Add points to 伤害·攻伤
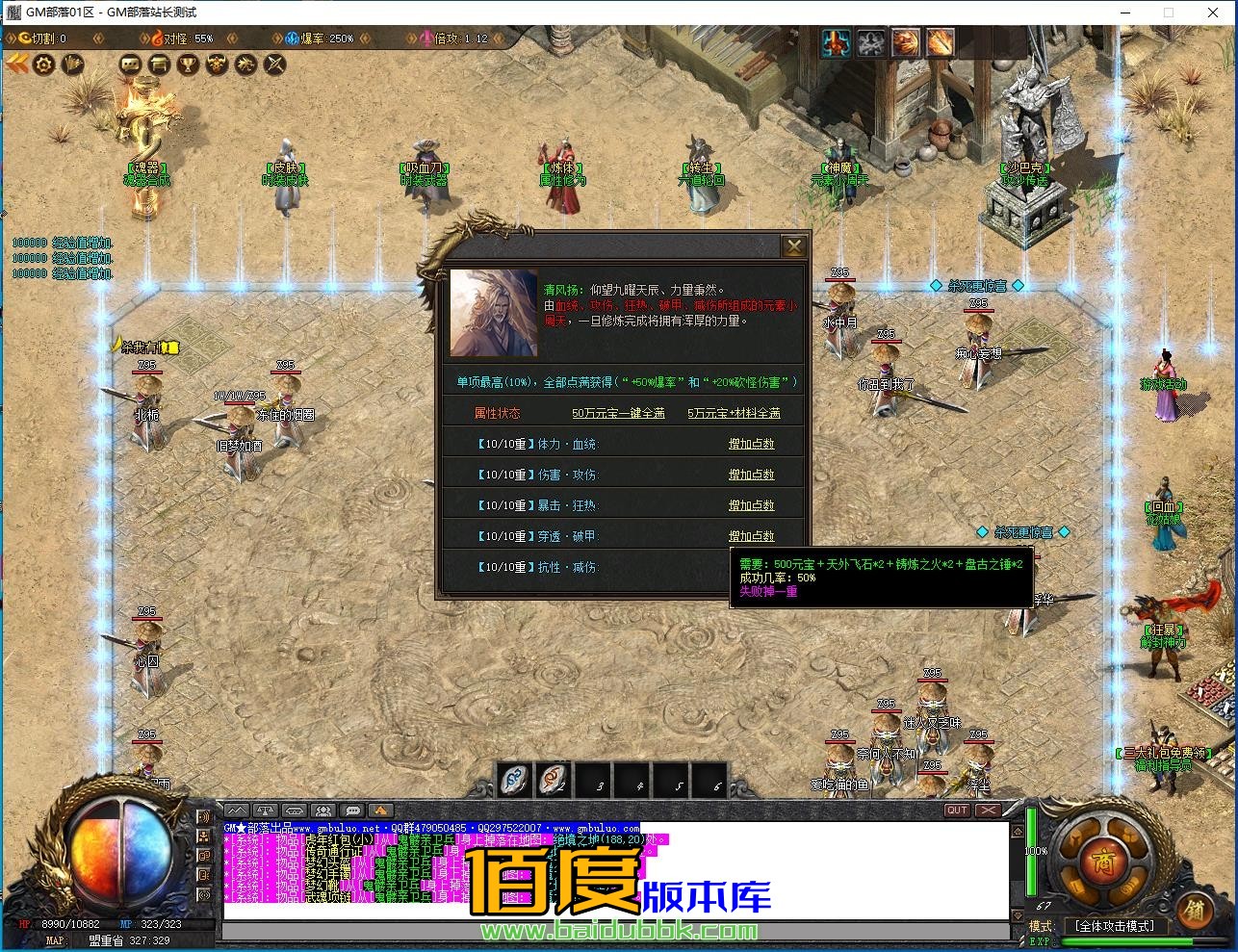This screenshot has width=1238, height=952. pyautogui.click(x=751, y=475)
